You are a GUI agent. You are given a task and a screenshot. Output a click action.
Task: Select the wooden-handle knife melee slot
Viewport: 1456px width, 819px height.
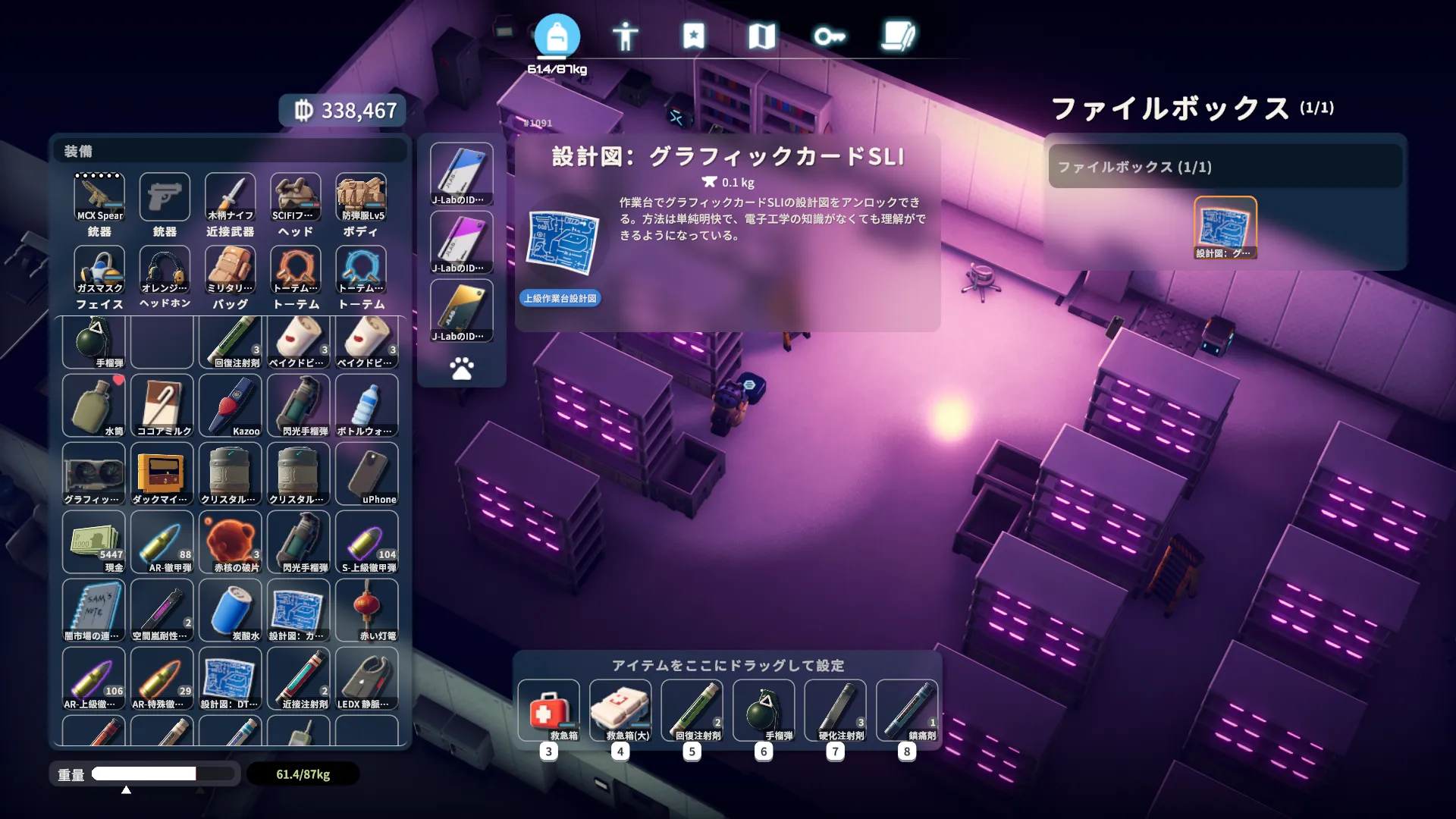pos(231,196)
